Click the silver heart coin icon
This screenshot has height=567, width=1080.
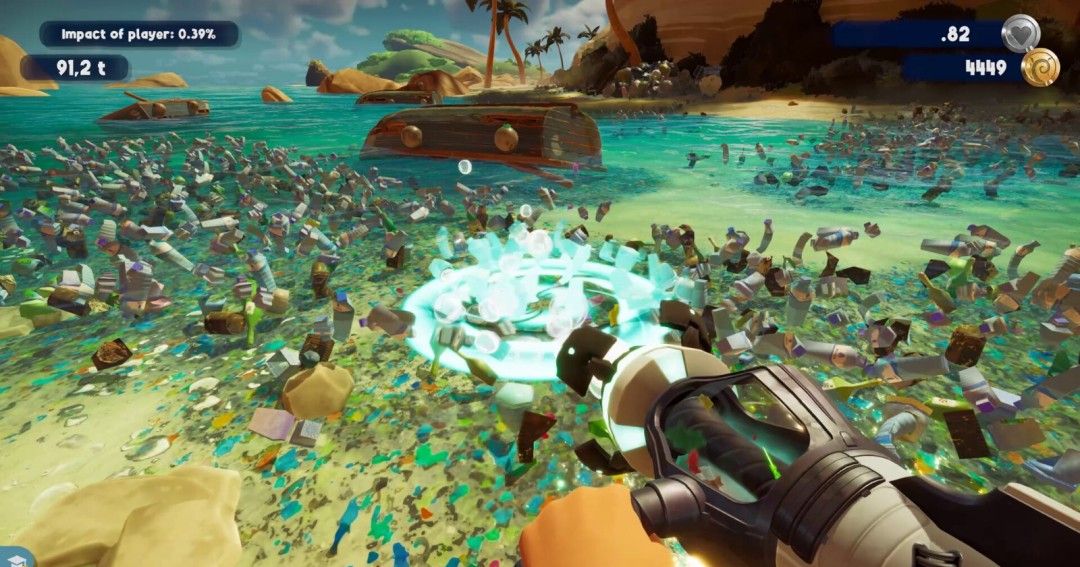pyautogui.click(x=1020, y=33)
